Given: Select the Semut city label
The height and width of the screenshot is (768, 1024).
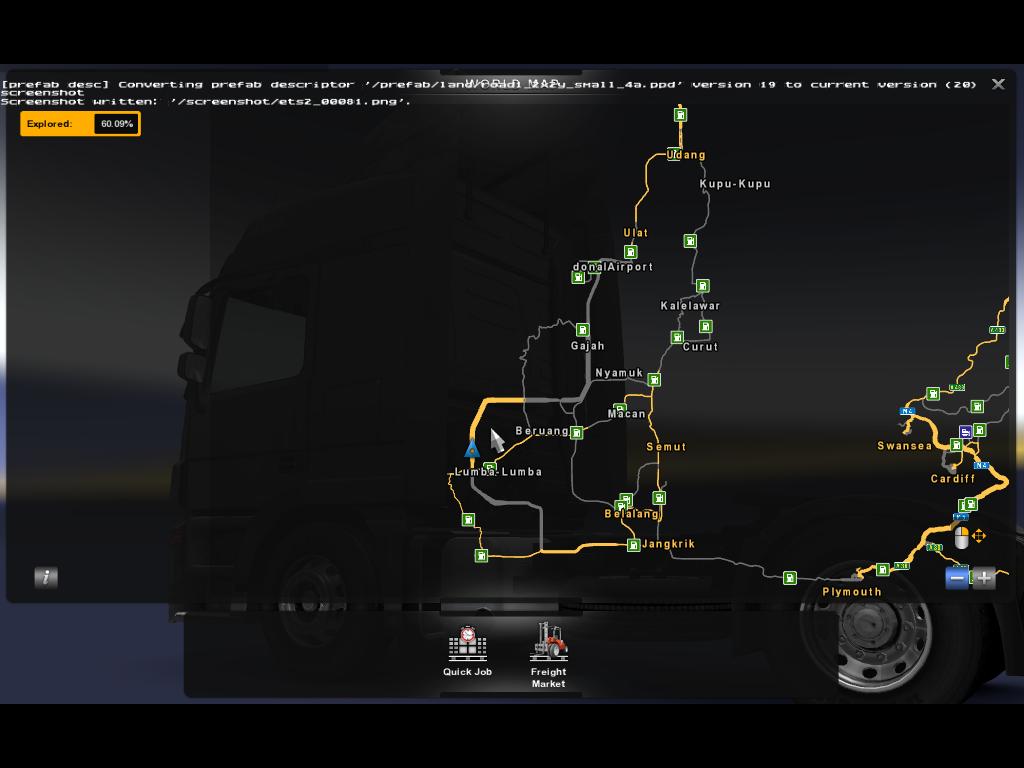Looking at the screenshot, I should pyautogui.click(x=666, y=447).
